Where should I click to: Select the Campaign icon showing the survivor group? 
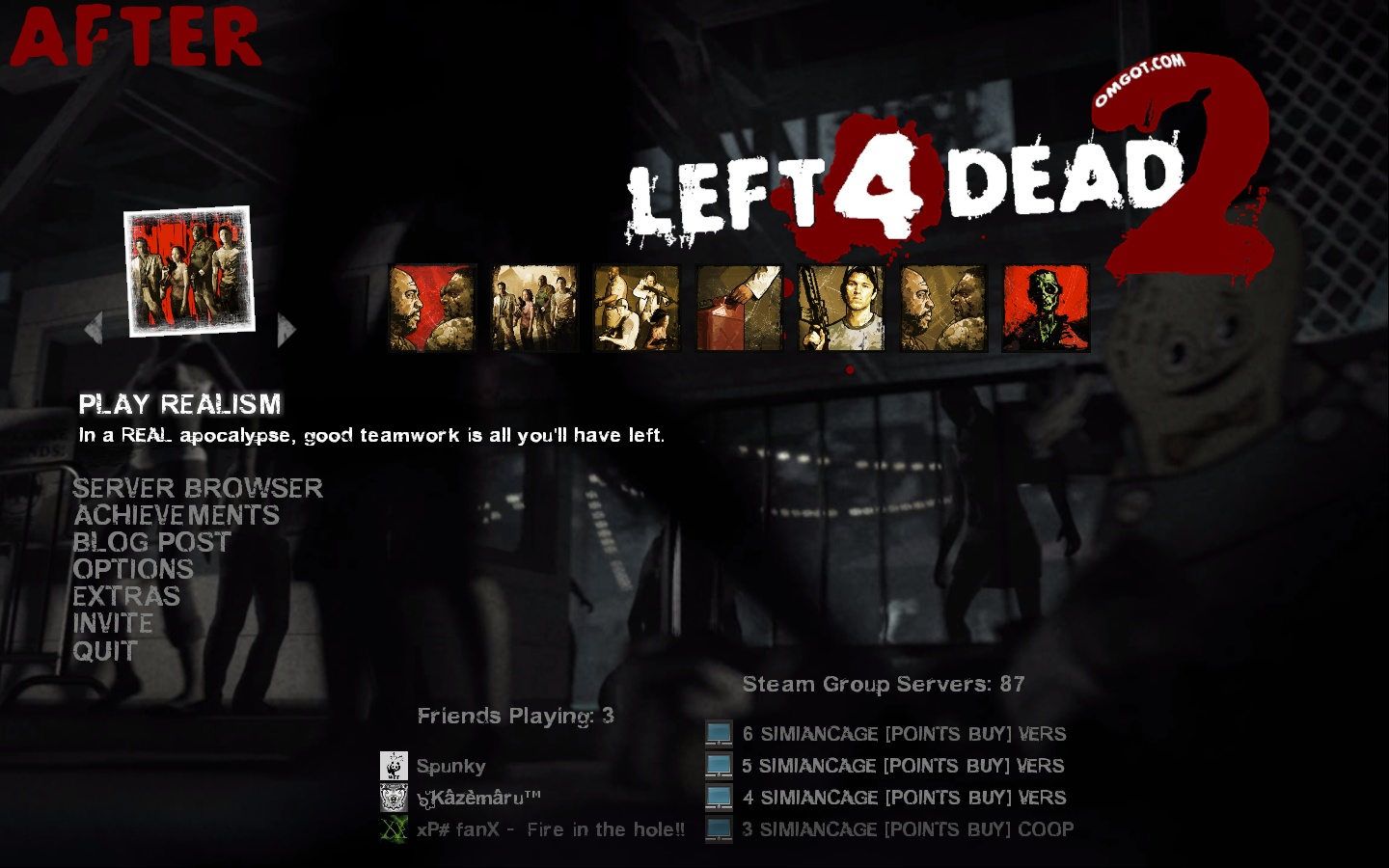pos(534,308)
